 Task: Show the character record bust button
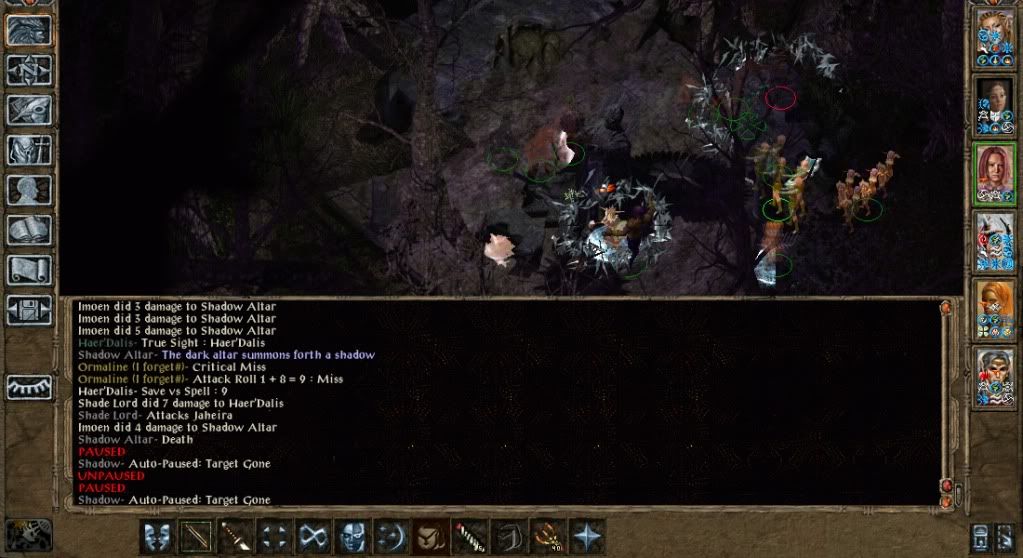(30, 190)
